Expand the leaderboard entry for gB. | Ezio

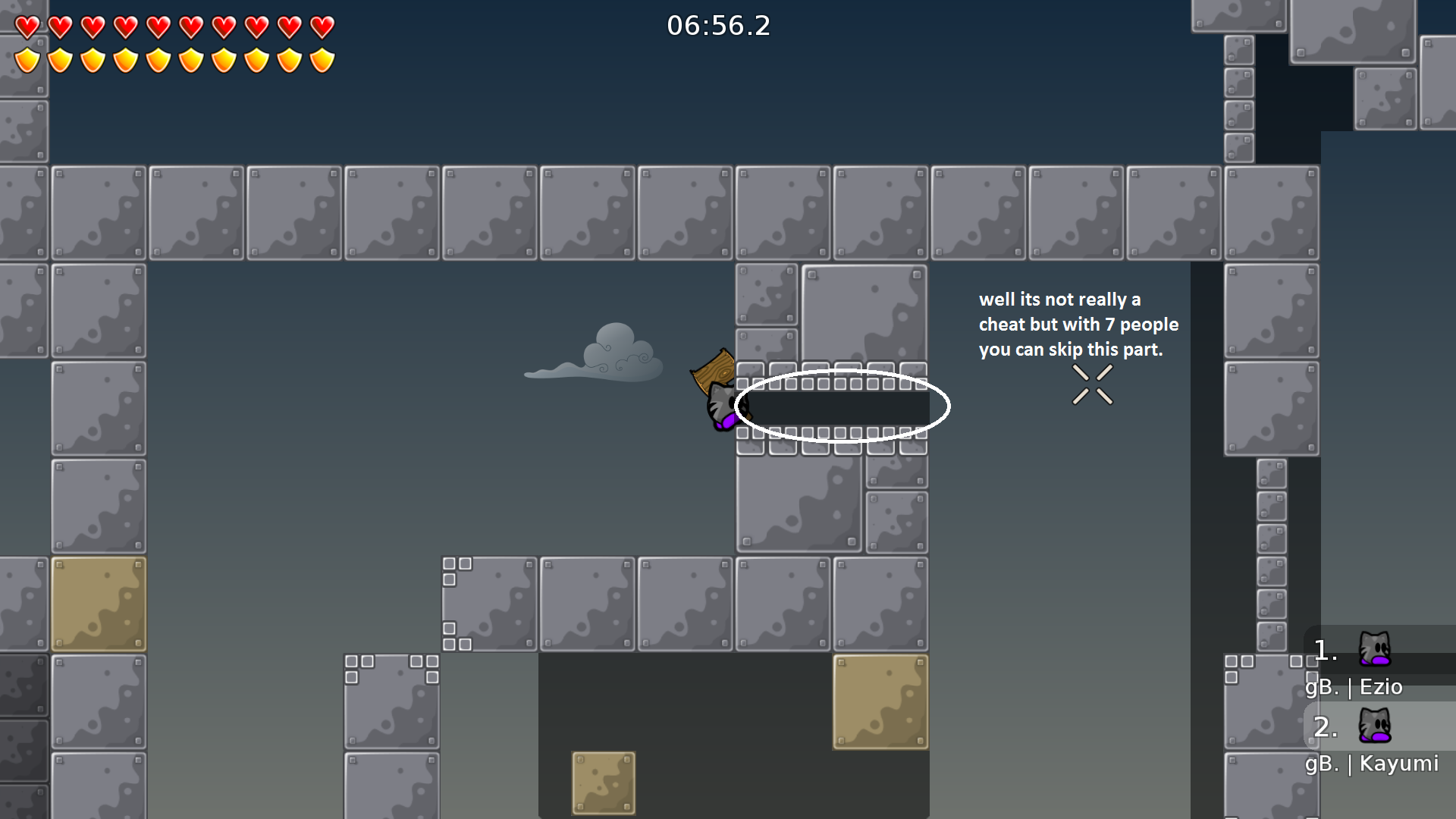[x=1373, y=667]
